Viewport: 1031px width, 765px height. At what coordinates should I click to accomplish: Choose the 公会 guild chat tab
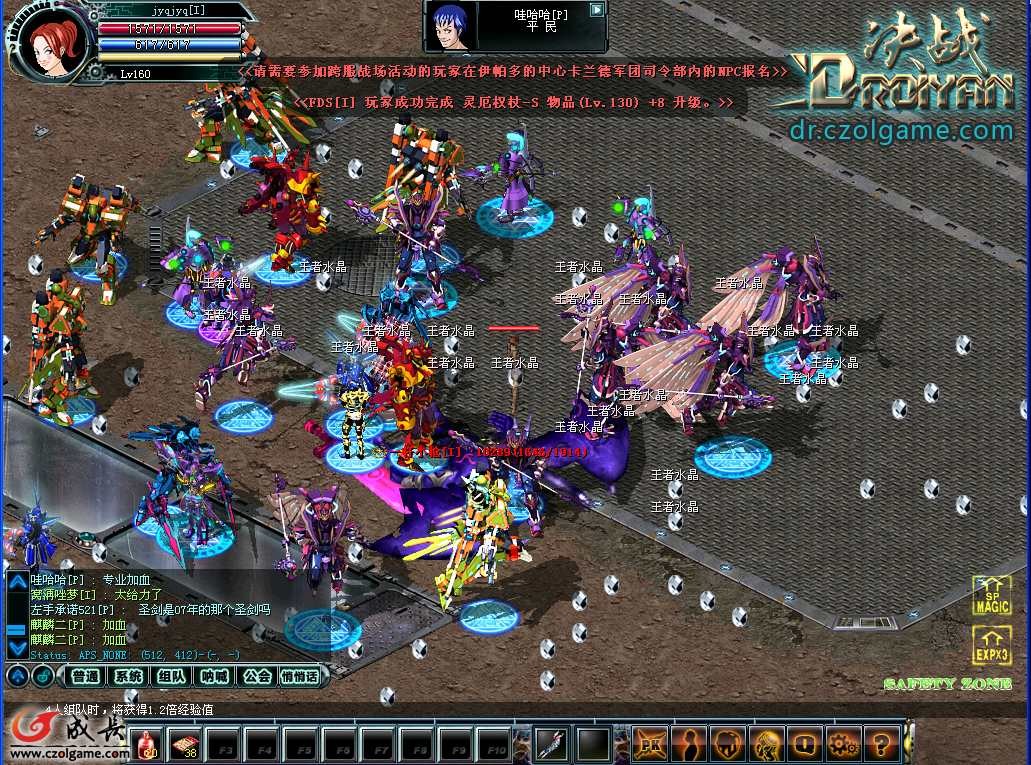(x=257, y=676)
